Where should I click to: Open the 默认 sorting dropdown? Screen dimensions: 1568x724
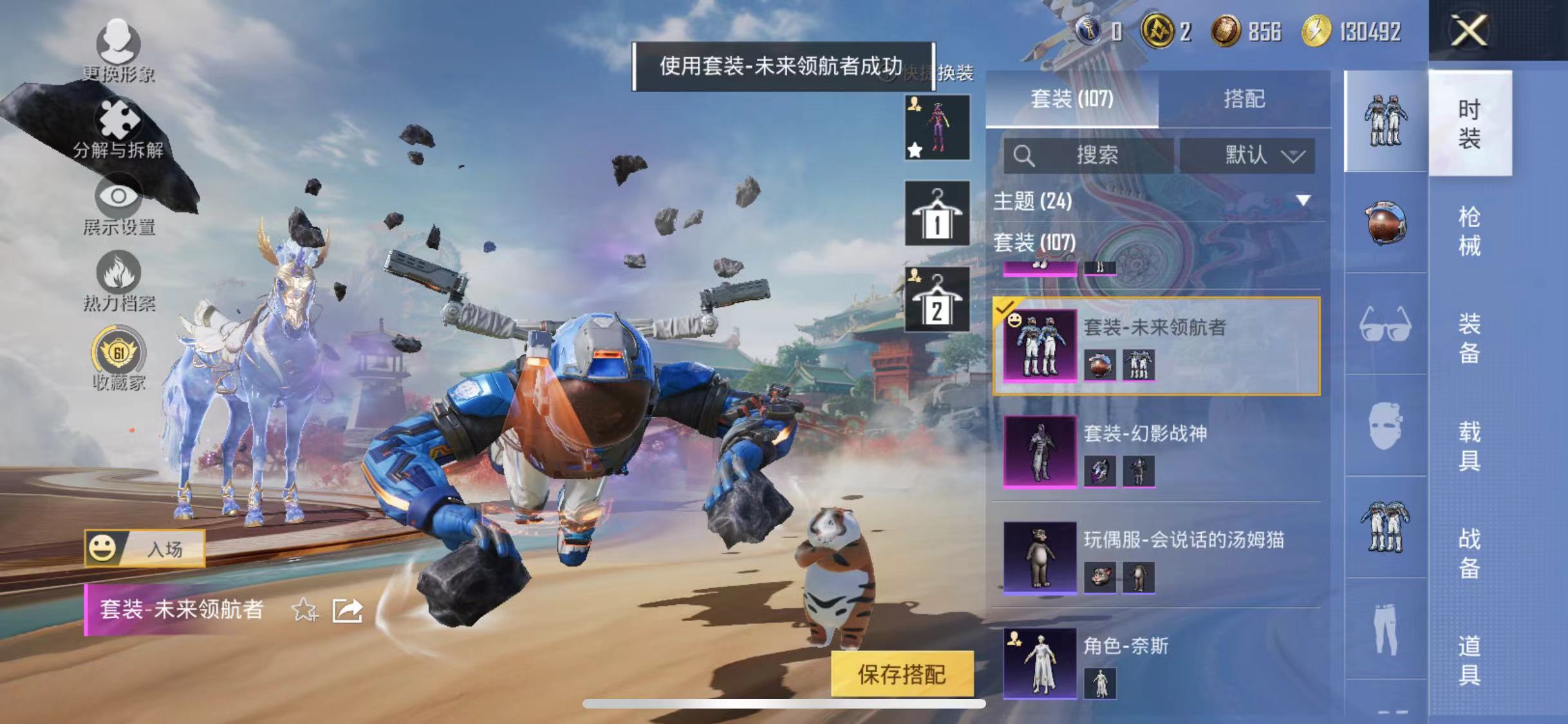1251,156
